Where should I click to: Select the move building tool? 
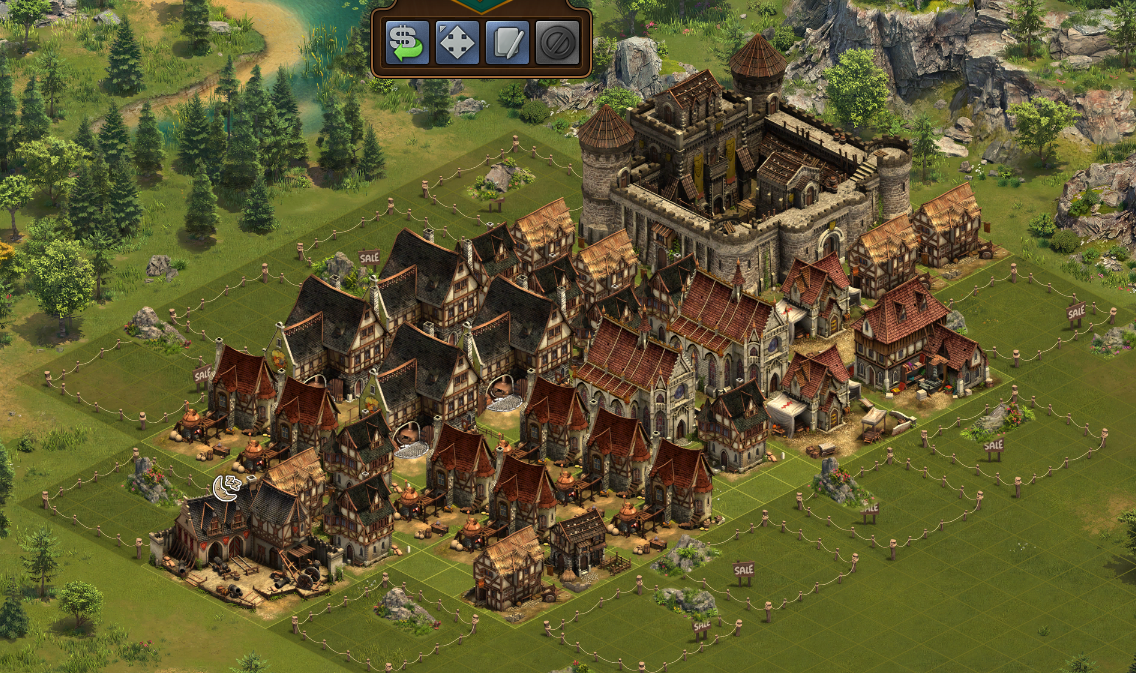tap(457, 42)
